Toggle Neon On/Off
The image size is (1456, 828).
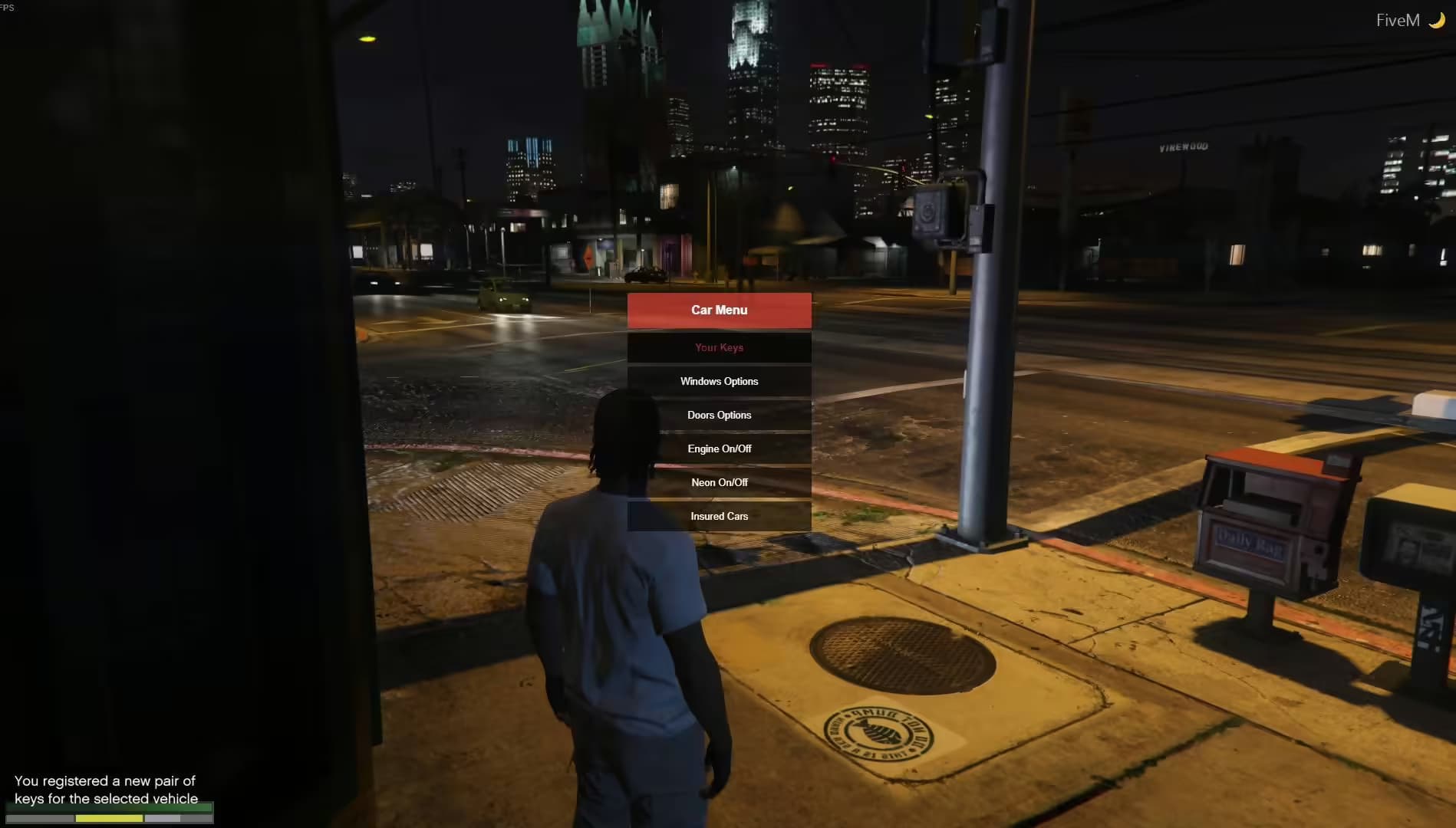(x=719, y=482)
